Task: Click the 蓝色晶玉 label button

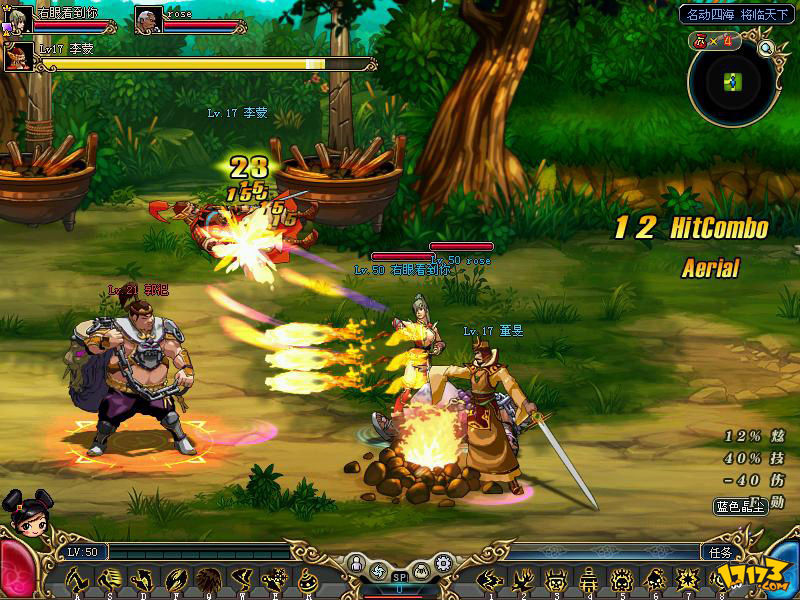Action: pyautogui.click(x=738, y=507)
